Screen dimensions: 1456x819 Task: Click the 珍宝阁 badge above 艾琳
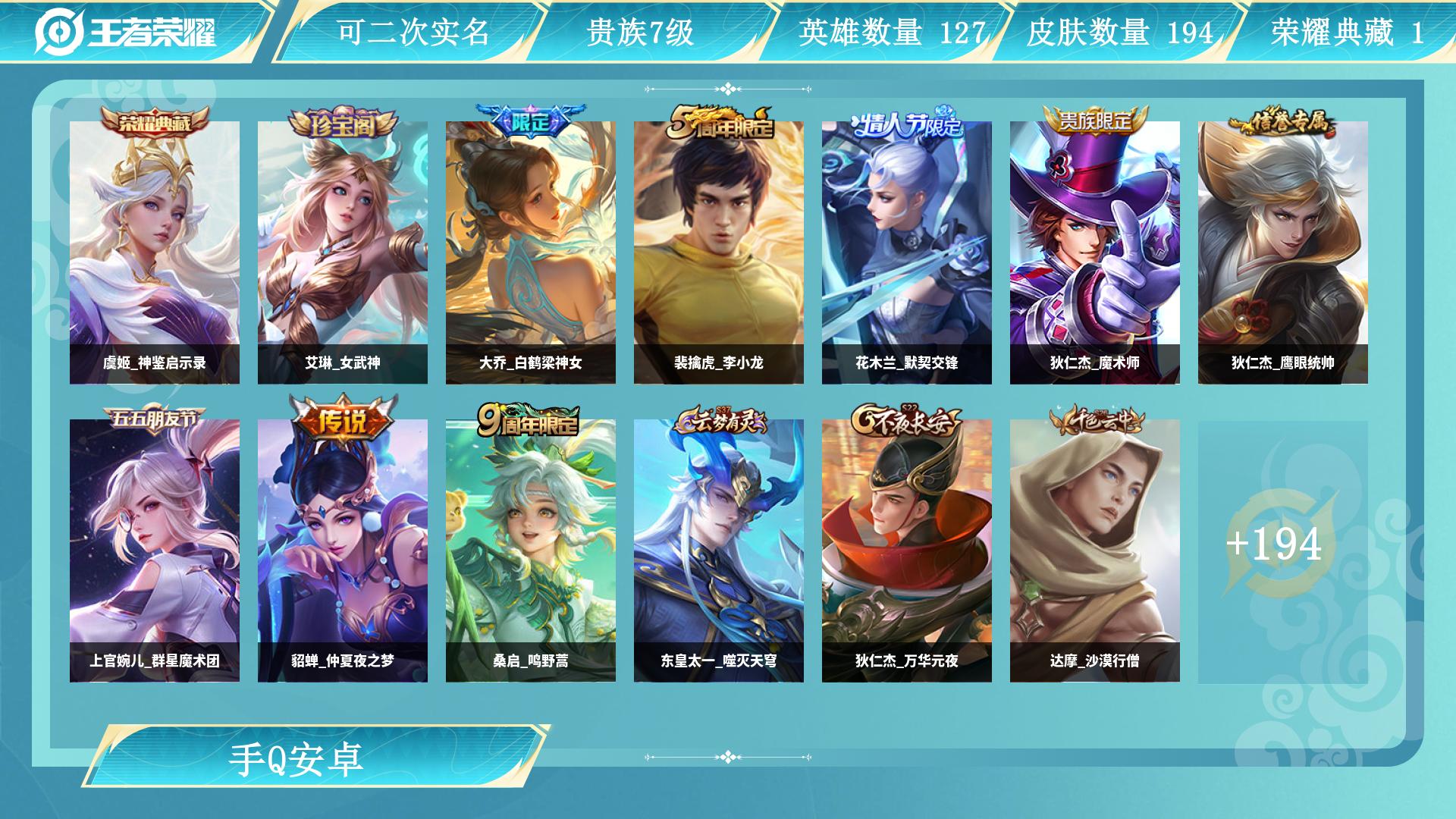pos(343,123)
